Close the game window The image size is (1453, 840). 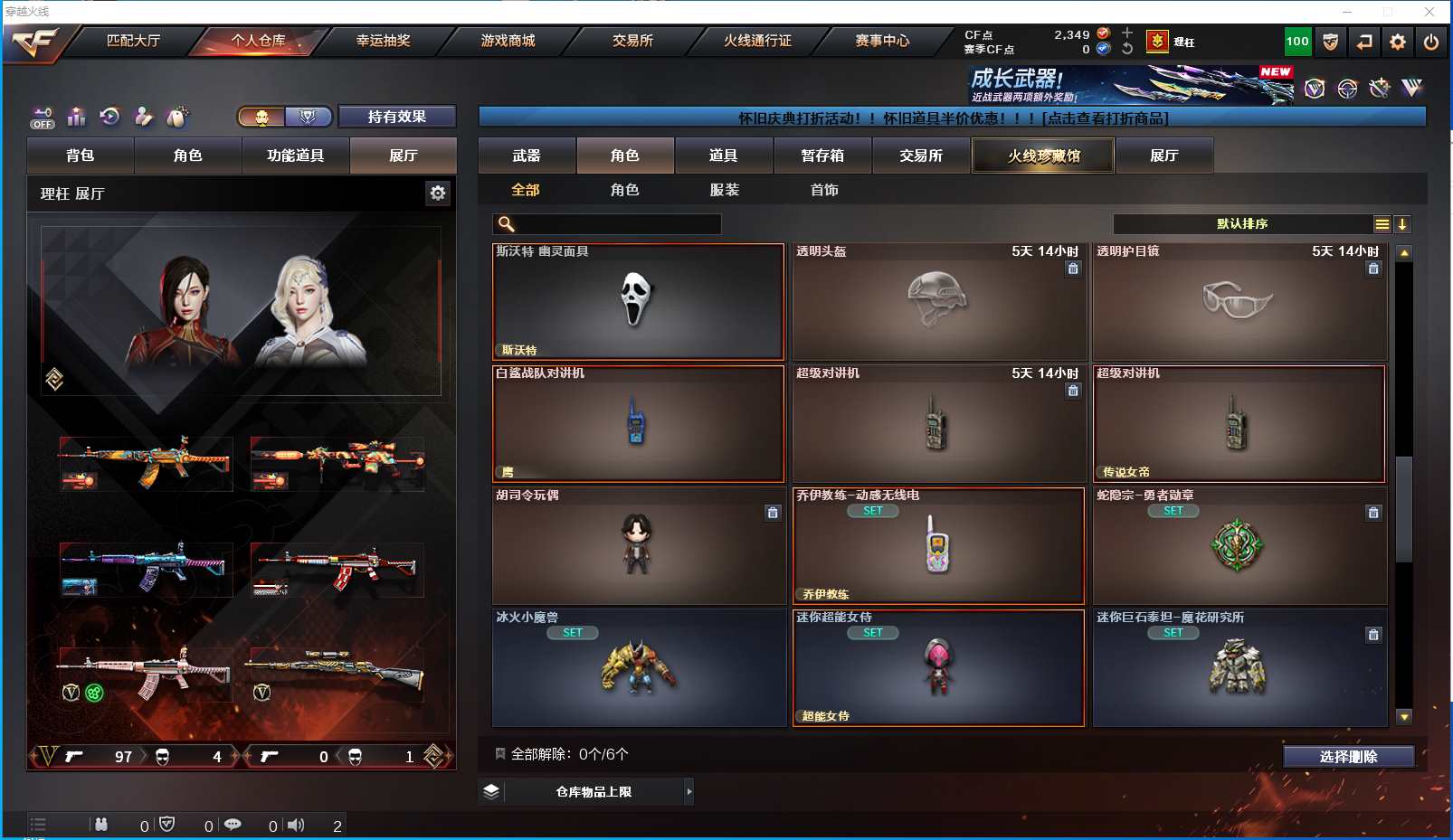(1429, 12)
